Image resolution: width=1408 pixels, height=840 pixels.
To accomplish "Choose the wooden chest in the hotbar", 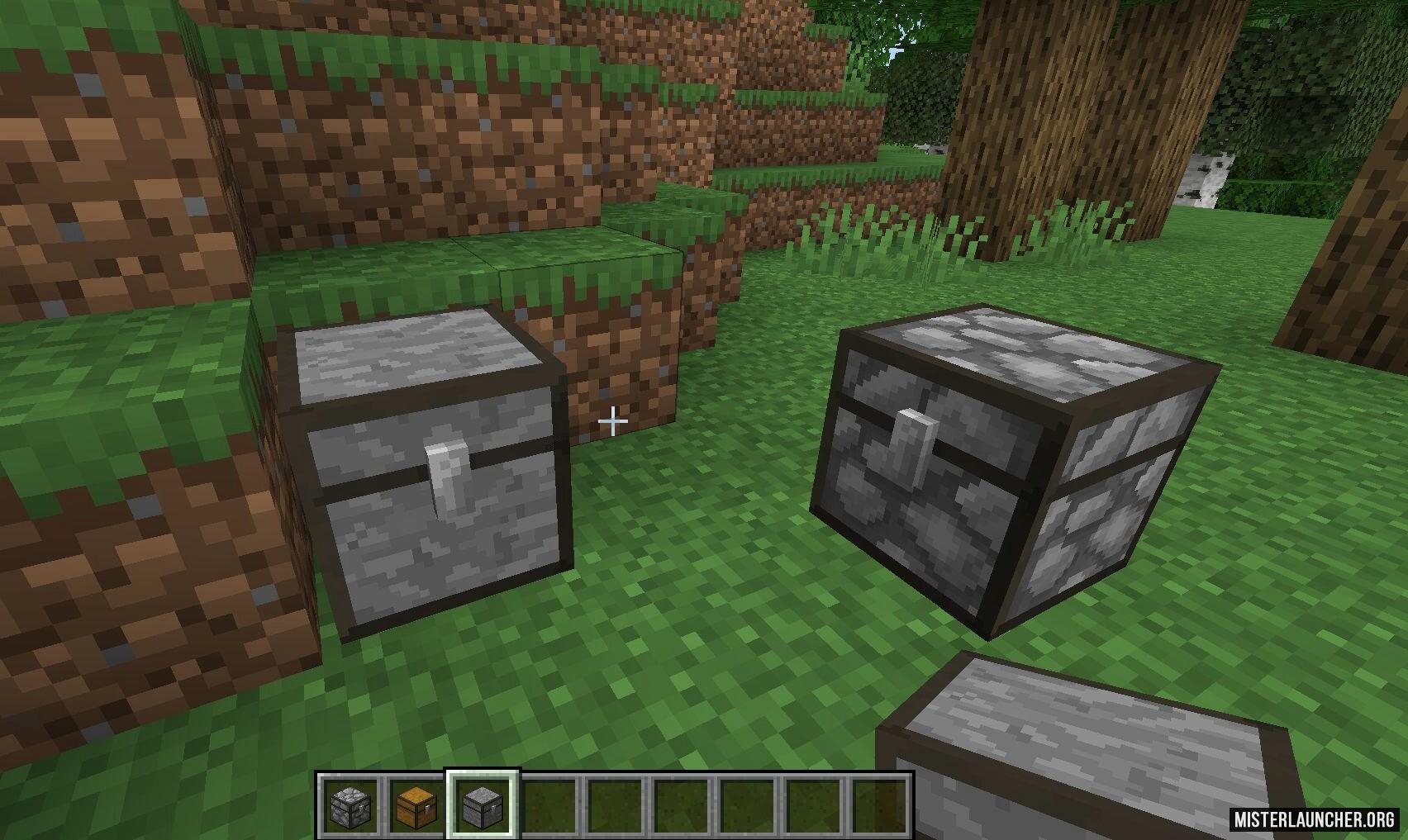I will click(416, 804).
